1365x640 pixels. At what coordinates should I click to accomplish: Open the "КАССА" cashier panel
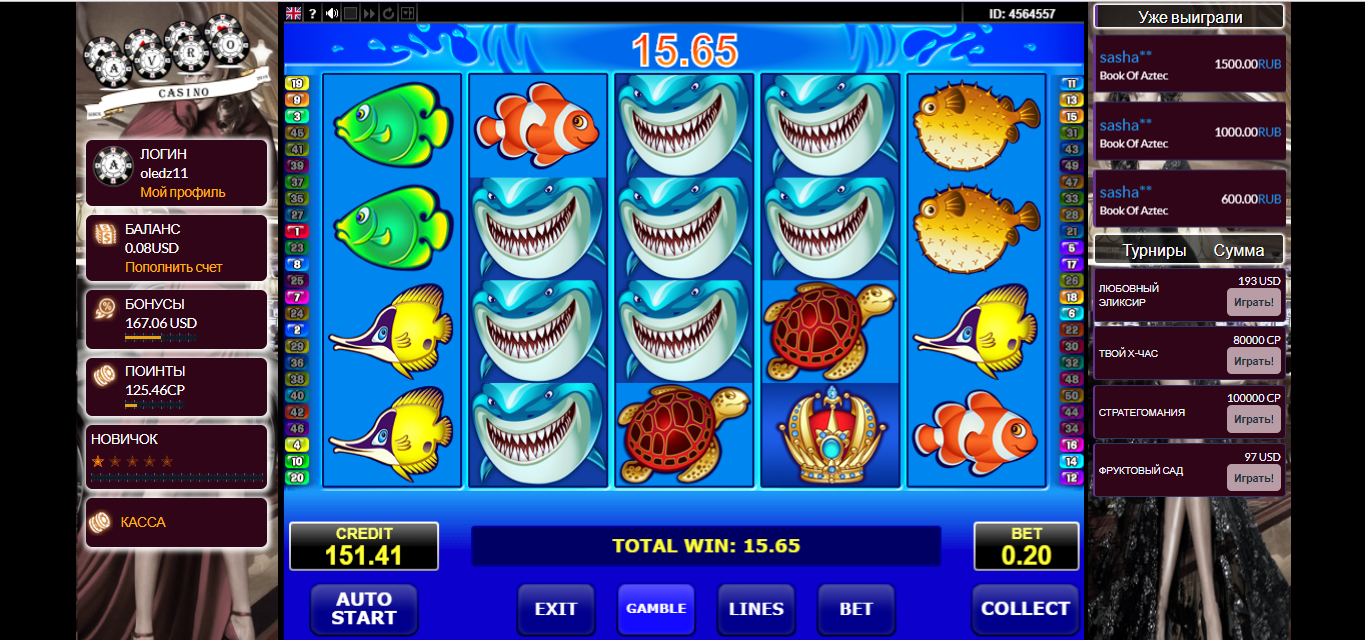[143, 522]
